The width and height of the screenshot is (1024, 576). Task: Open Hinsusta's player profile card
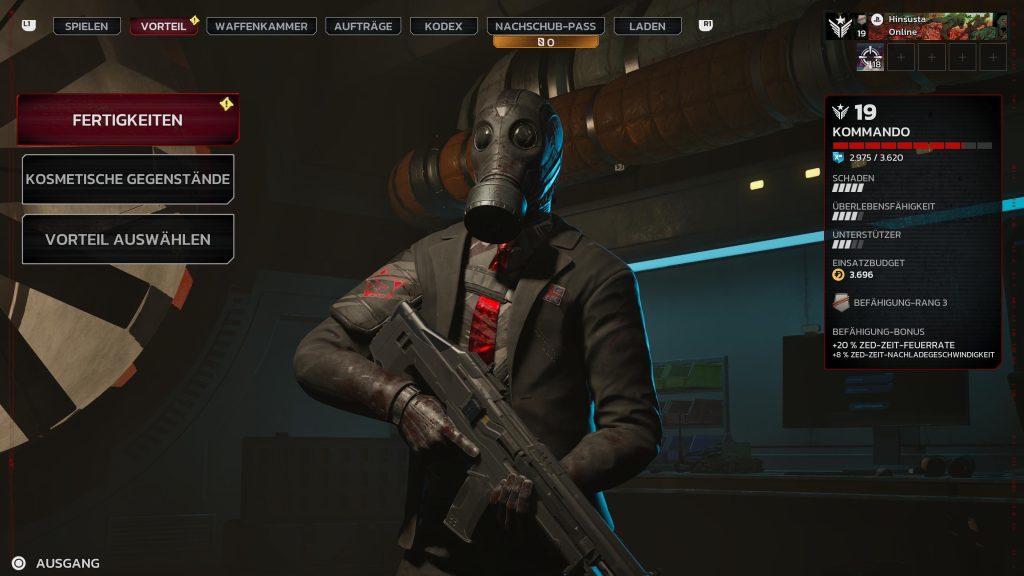(x=916, y=27)
